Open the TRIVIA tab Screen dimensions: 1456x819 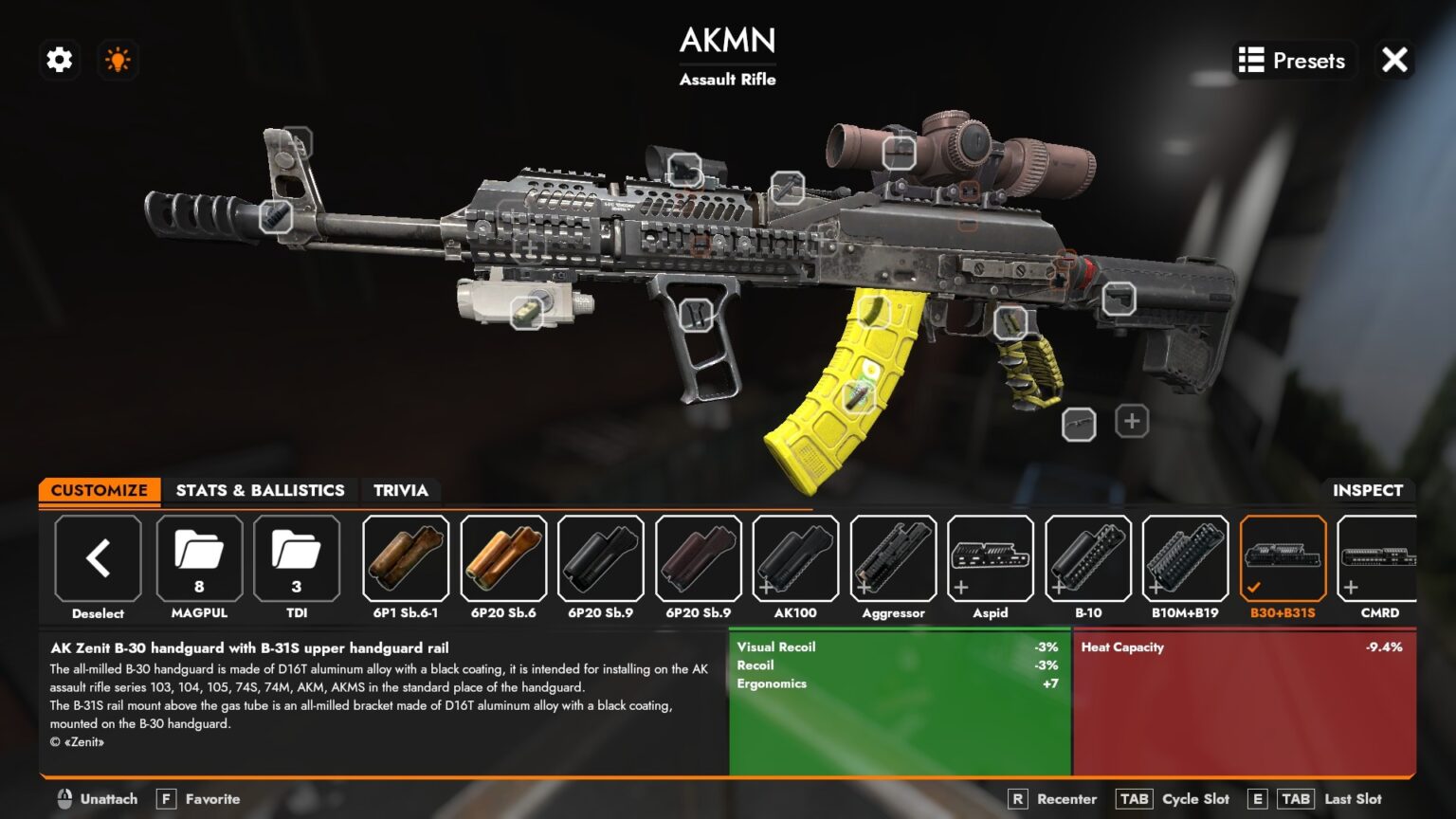tap(401, 490)
